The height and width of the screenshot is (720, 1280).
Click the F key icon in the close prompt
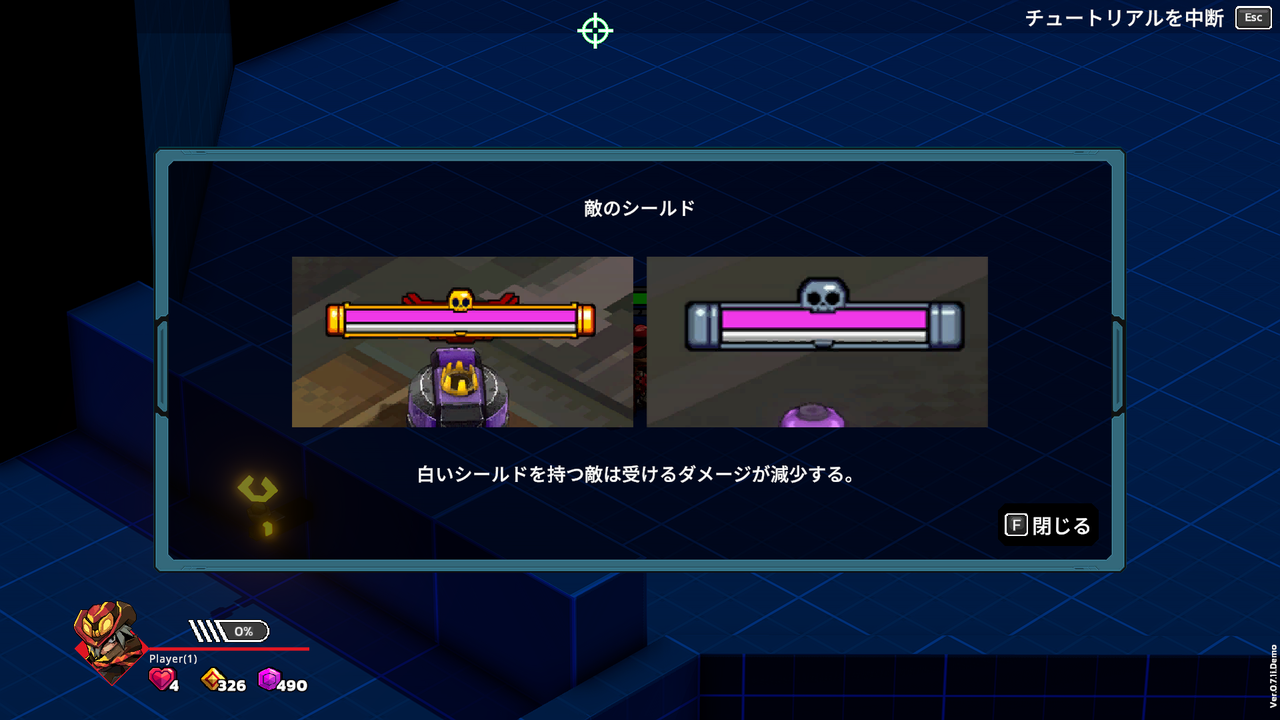click(1017, 524)
